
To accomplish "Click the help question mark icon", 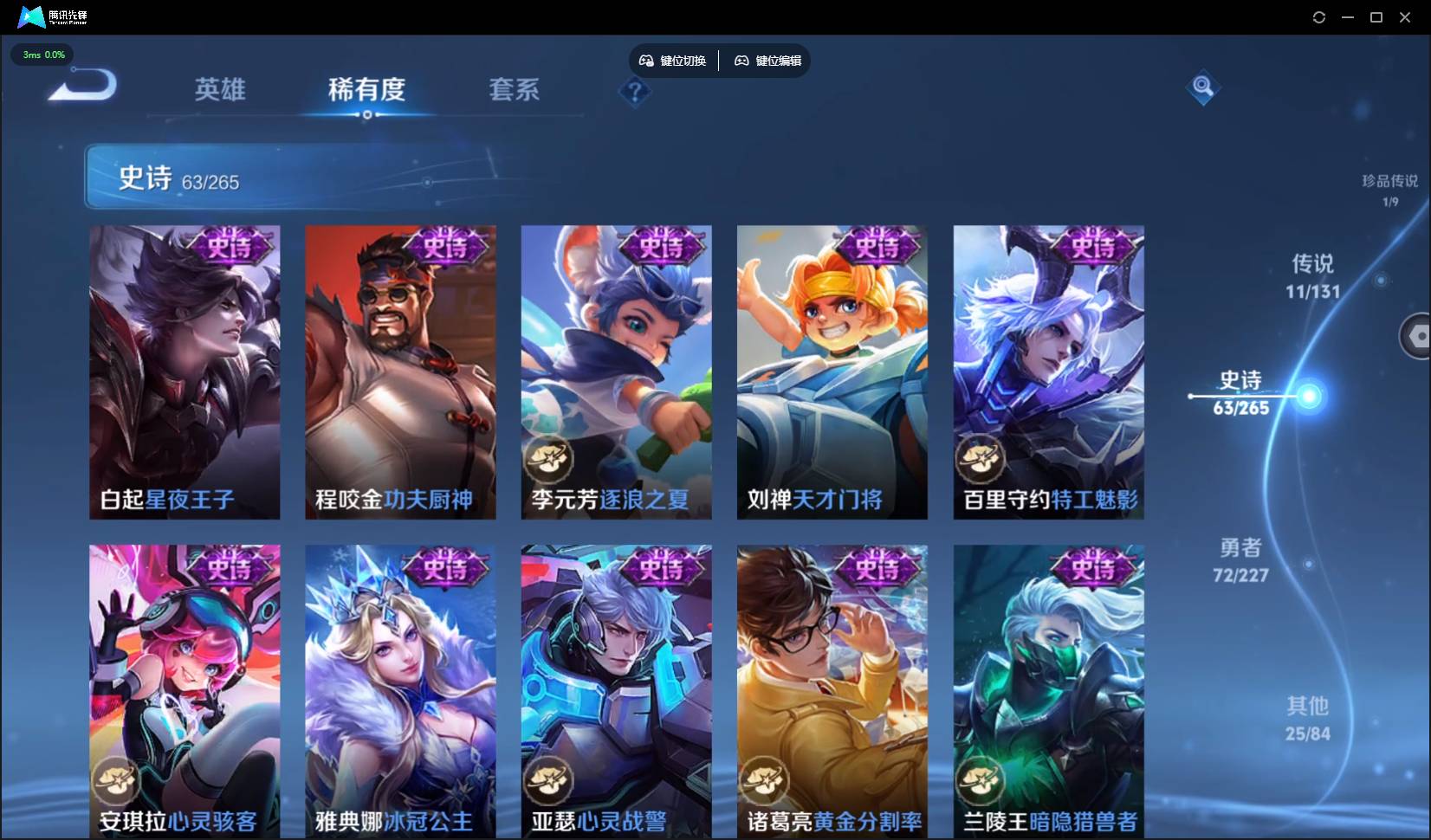I will tap(635, 93).
